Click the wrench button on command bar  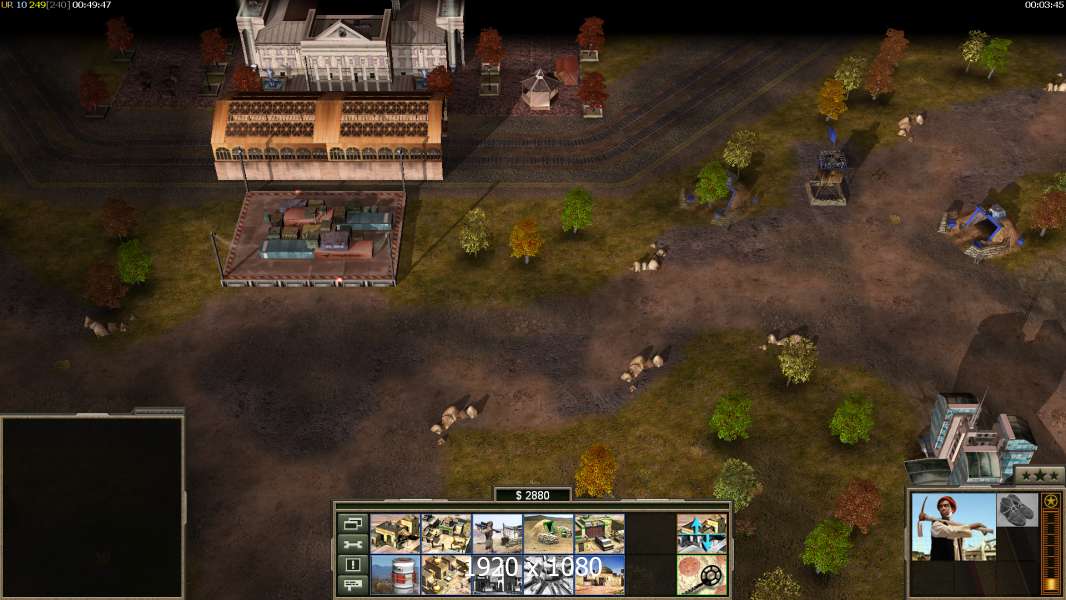[352, 544]
